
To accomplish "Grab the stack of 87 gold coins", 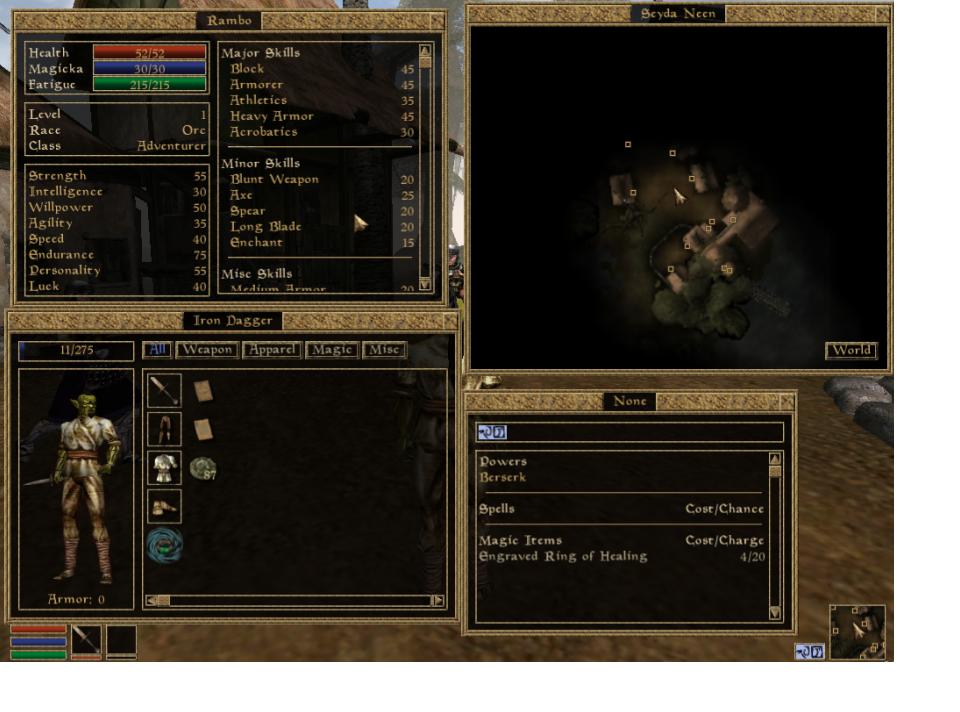I will point(204,468).
